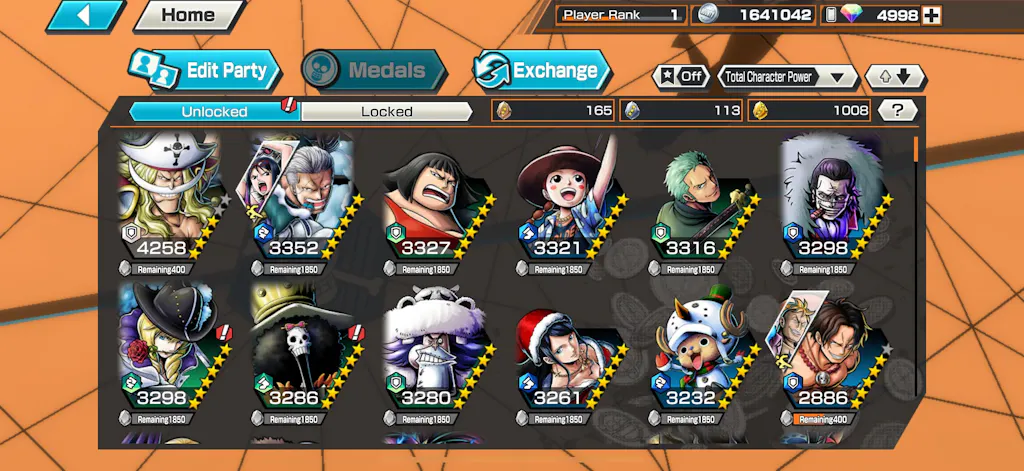Open the question mark help button
Image resolution: width=1024 pixels, height=471 pixels.
(x=897, y=110)
